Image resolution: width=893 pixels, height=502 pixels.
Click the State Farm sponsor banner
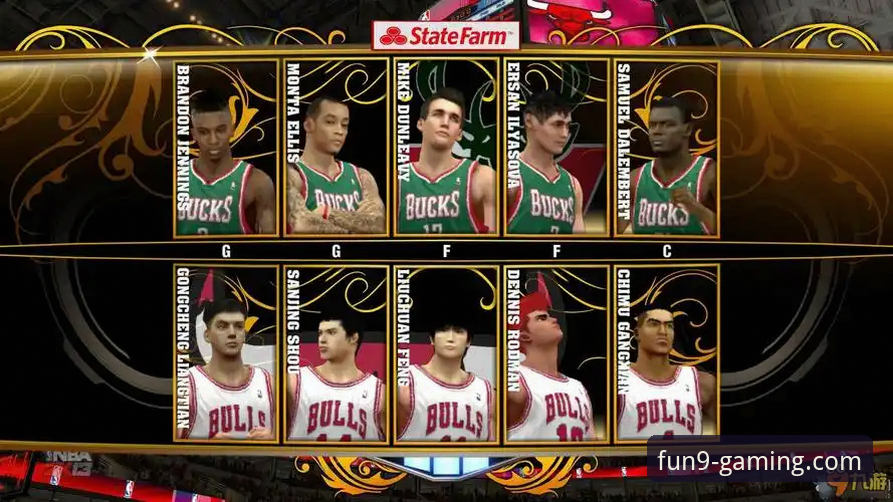pyautogui.click(x=446, y=38)
